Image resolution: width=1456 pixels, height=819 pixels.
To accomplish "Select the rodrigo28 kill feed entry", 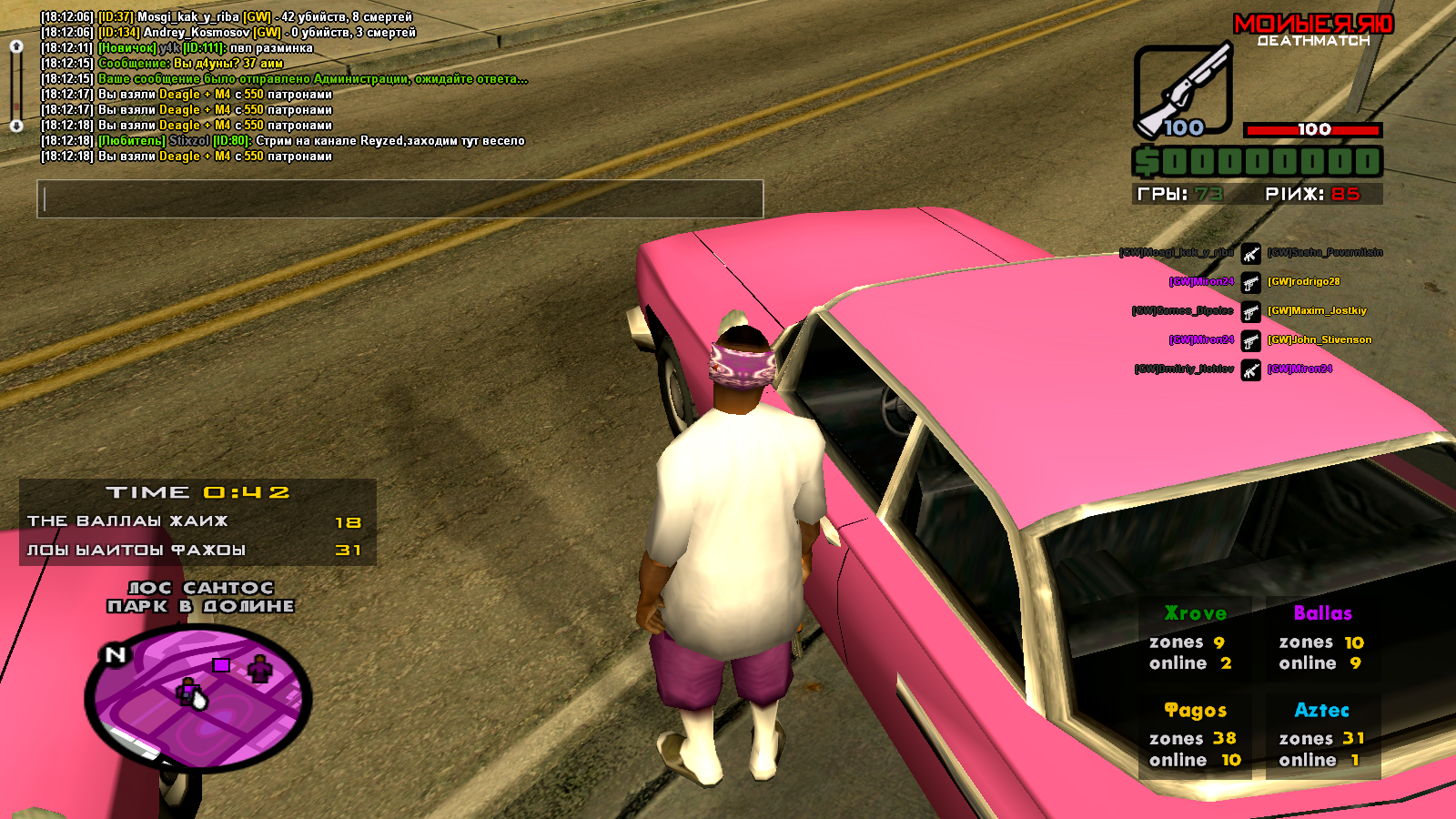I will (x=1303, y=282).
